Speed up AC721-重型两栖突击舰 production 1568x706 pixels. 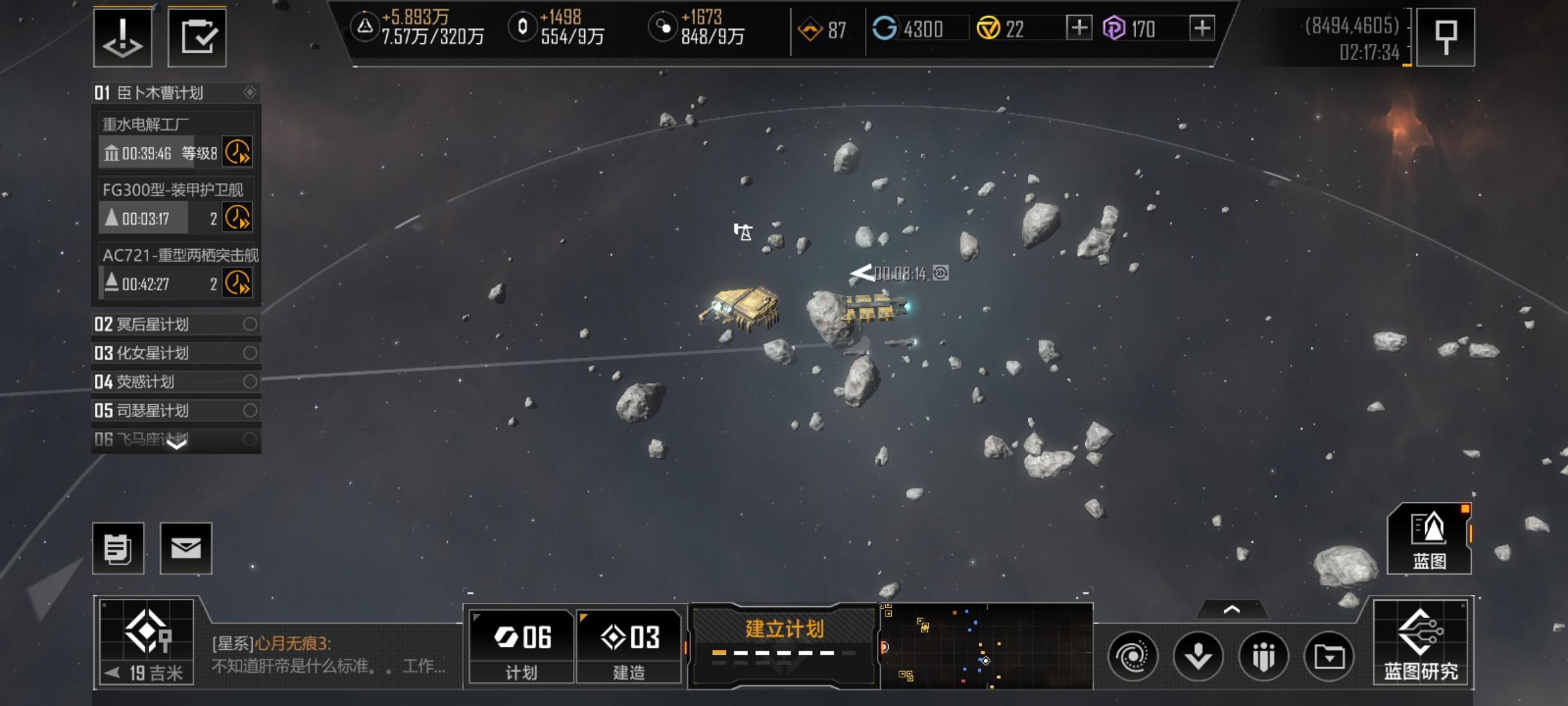point(237,283)
